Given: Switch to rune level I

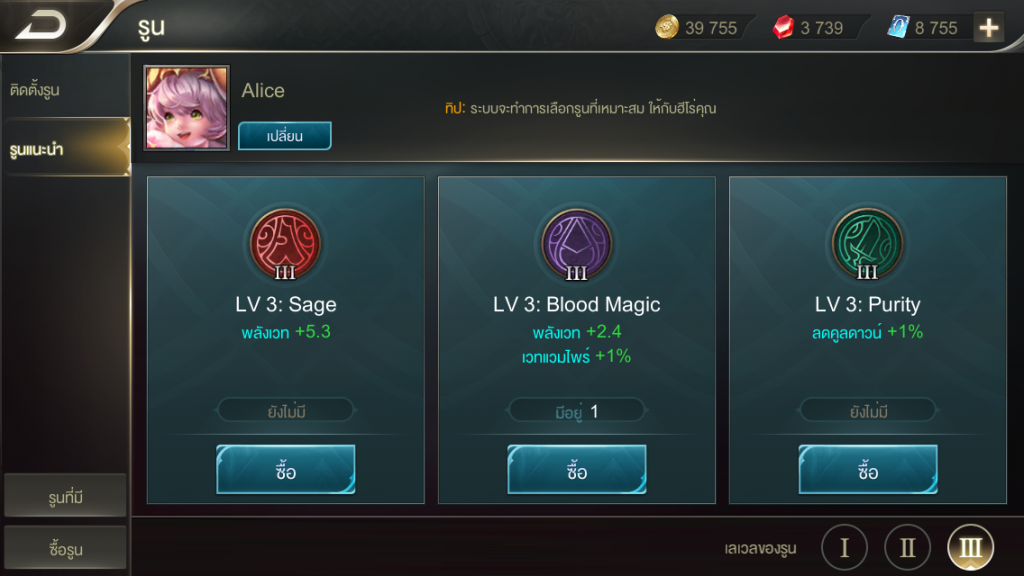Looking at the screenshot, I should [845, 547].
